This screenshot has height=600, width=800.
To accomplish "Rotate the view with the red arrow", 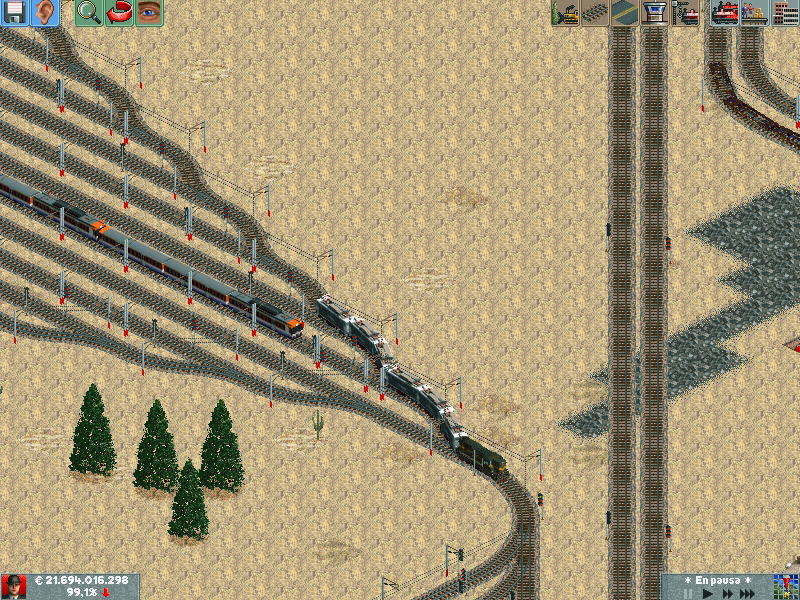I will click(119, 13).
